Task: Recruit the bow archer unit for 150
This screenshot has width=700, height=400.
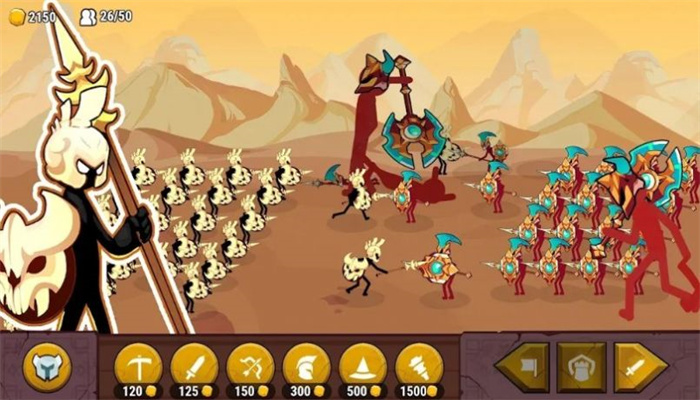Action: click(x=250, y=364)
